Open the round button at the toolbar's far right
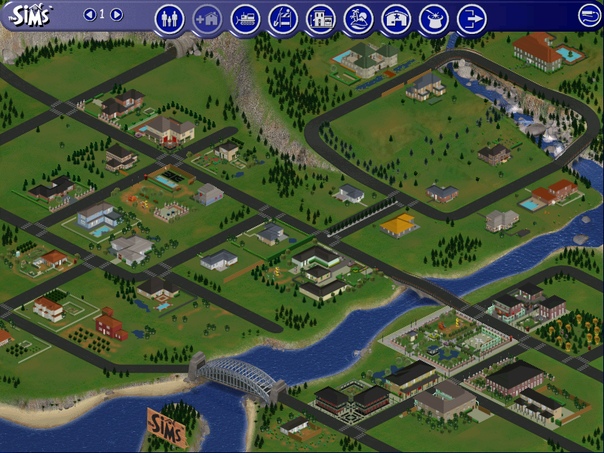This screenshot has width=604, height=453. point(590,15)
